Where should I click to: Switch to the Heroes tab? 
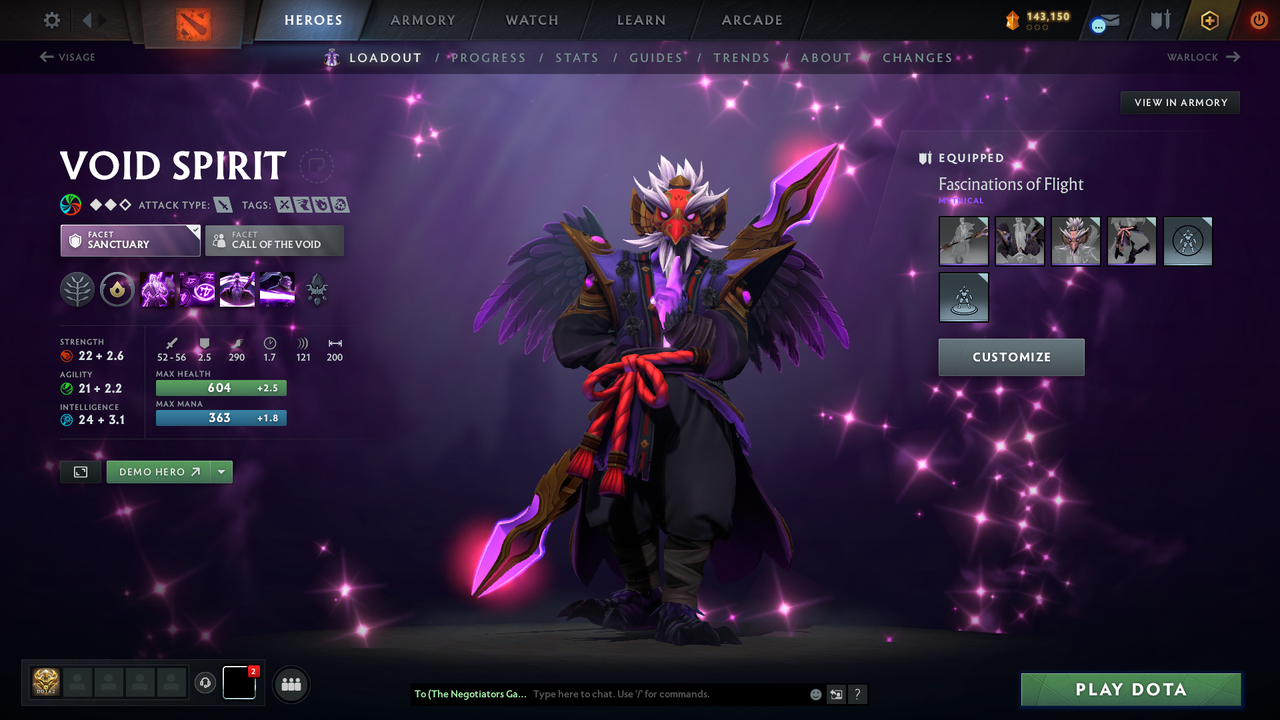click(x=313, y=19)
